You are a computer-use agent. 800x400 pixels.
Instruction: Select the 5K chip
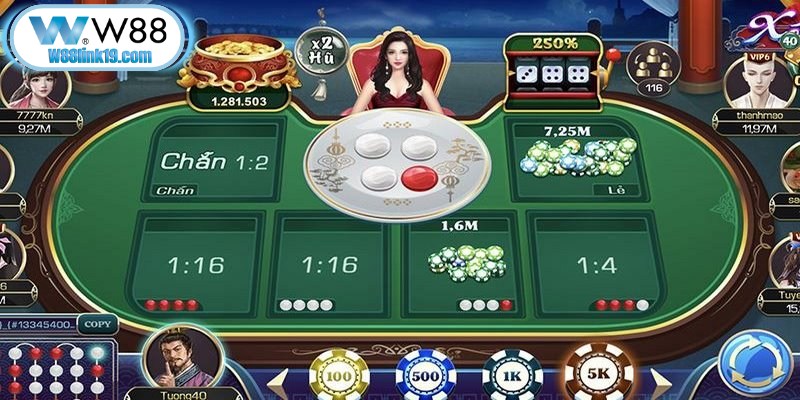[x=597, y=374]
